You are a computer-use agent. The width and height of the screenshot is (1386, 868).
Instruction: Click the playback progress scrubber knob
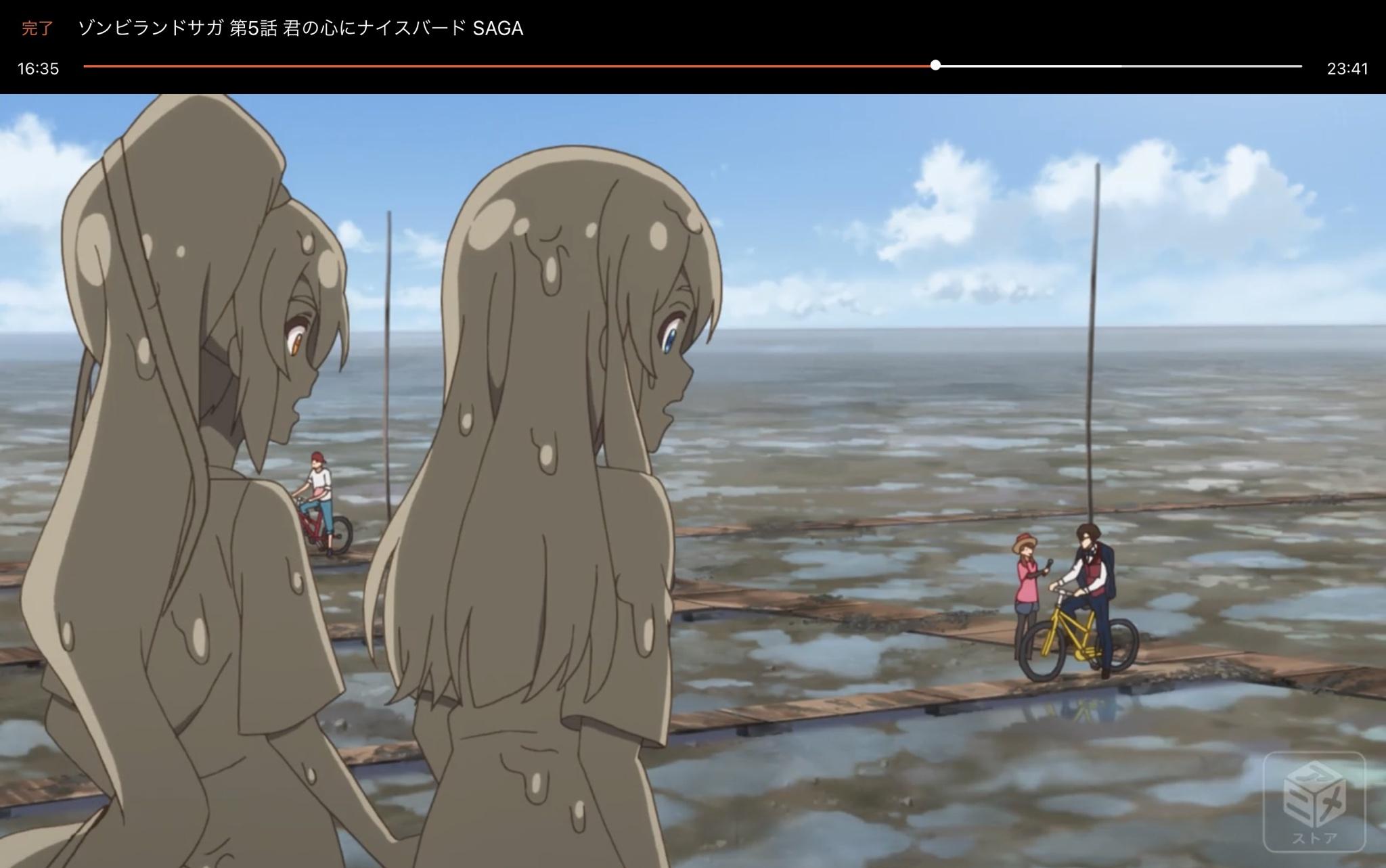click(x=935, y=66)
